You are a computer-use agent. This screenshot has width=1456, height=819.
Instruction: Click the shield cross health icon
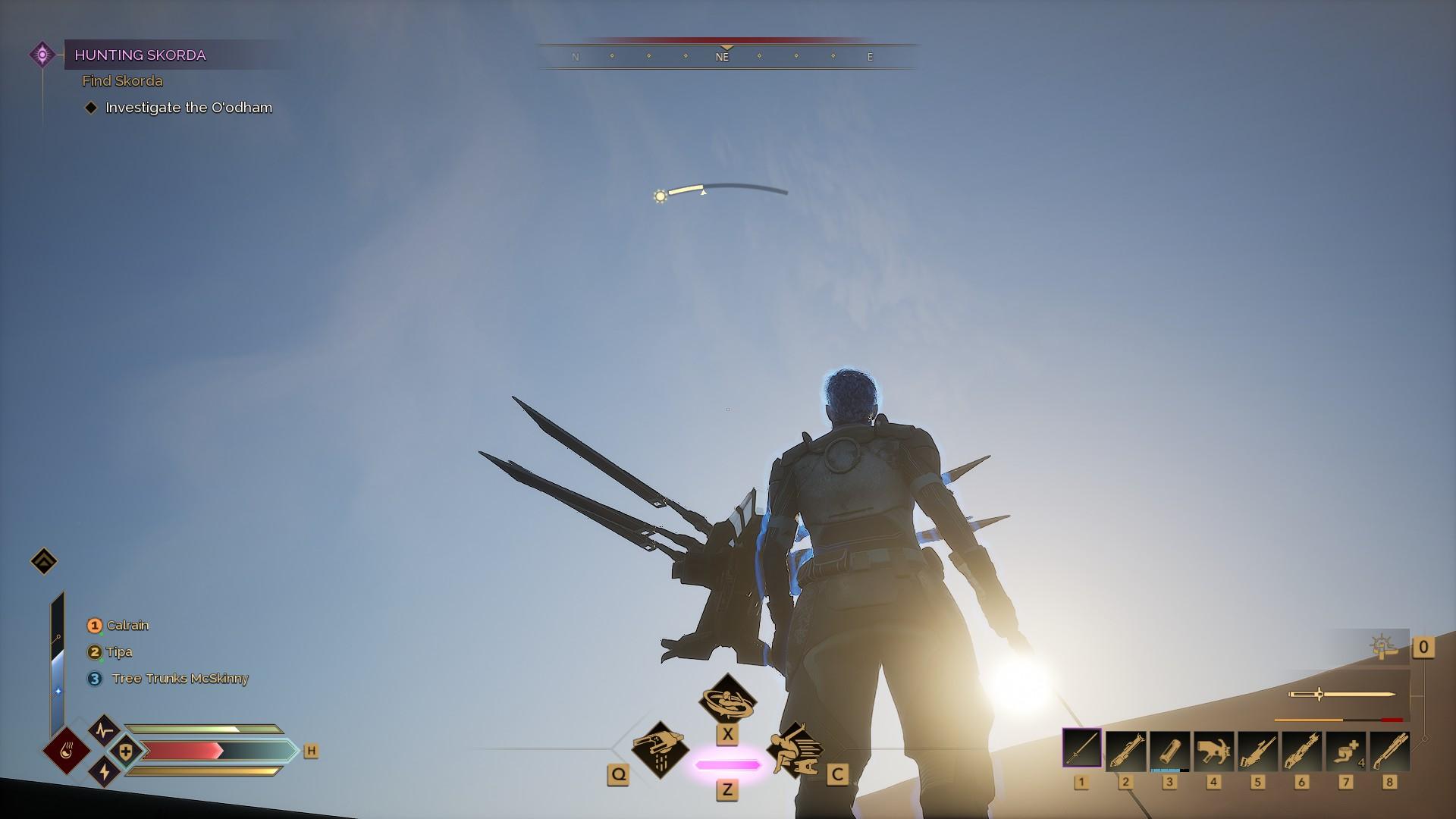126,752
